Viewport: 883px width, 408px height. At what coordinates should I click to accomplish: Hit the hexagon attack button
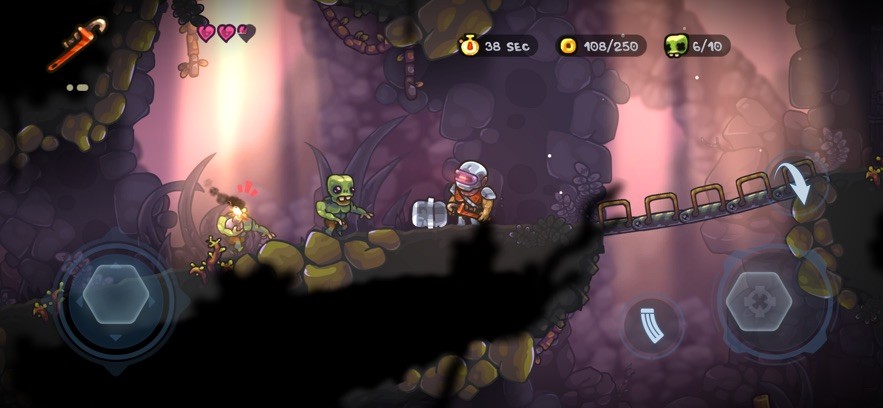click(x=759, y=302)
